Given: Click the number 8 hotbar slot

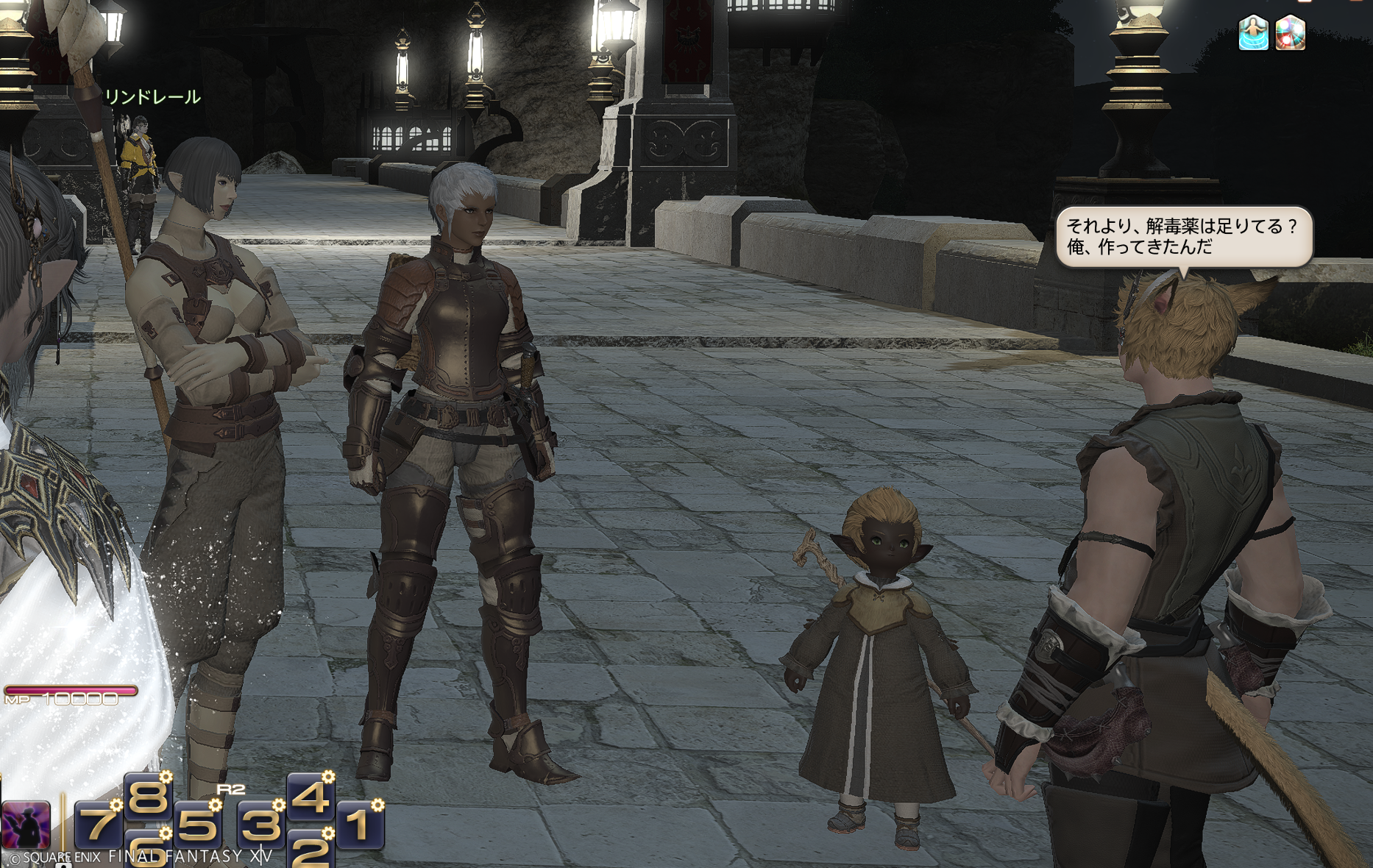Looking at the screenshot, I should 148,796.
